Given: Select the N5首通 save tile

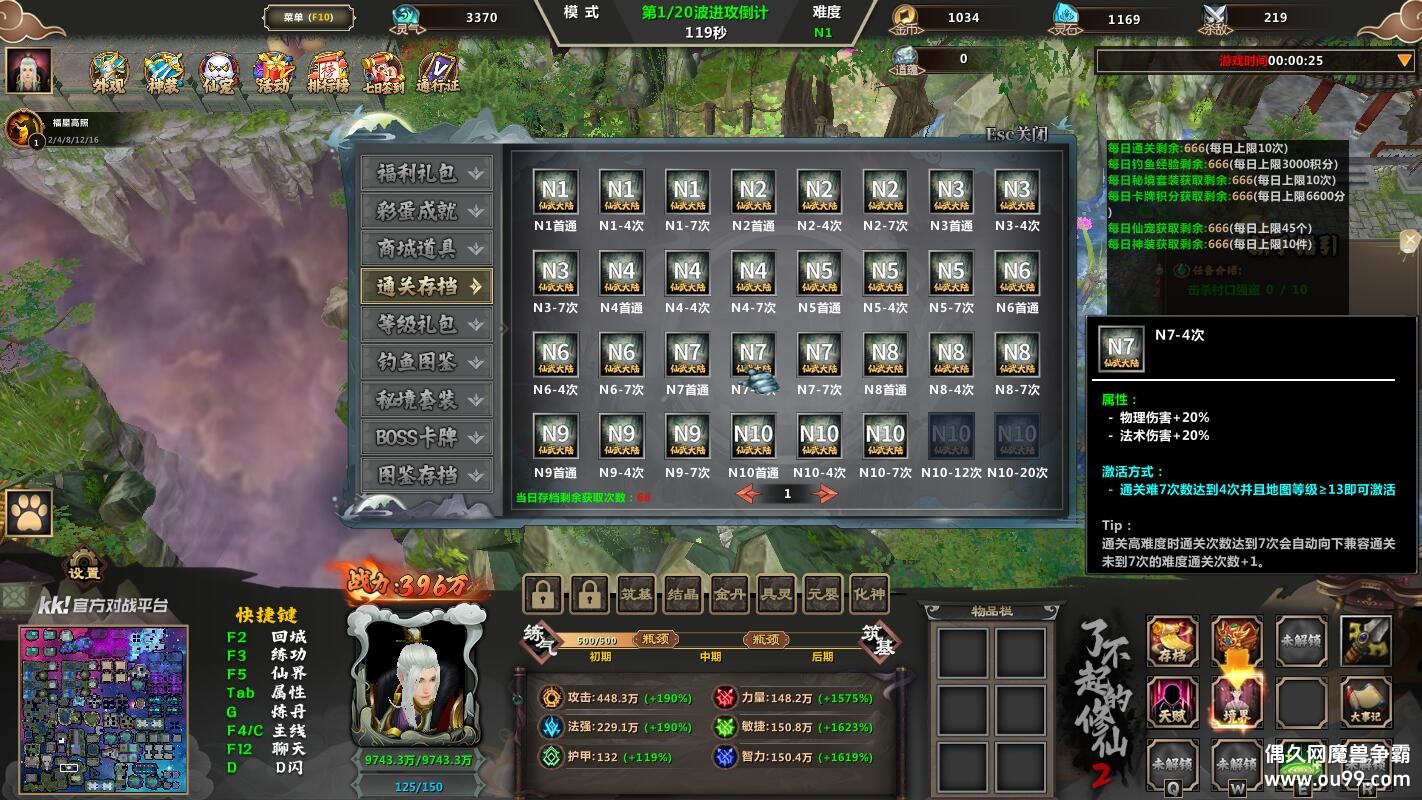Looking at the screenshot, I should tap(819, 274).
